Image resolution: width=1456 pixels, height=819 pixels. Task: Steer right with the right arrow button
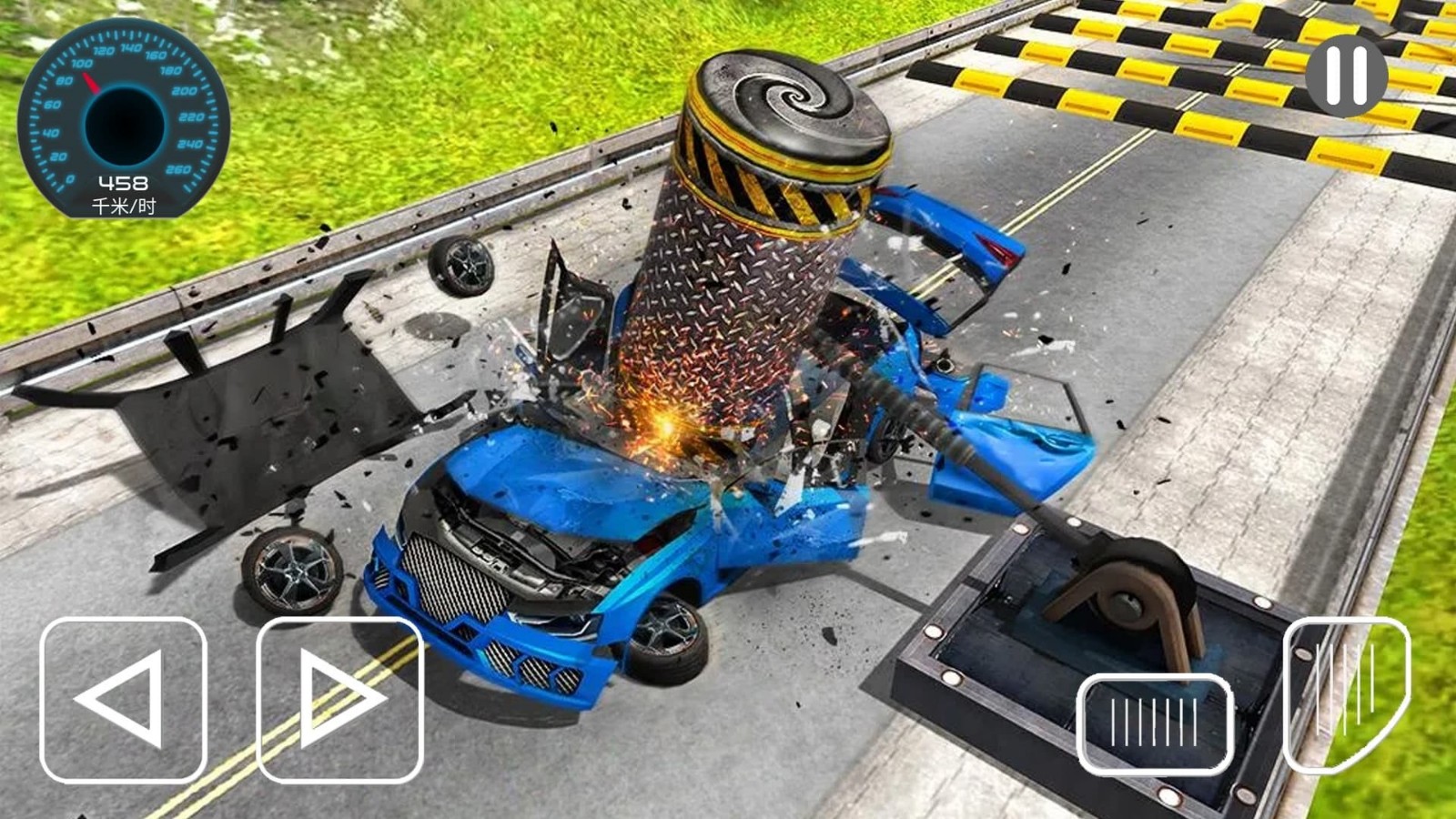[340, 699]
